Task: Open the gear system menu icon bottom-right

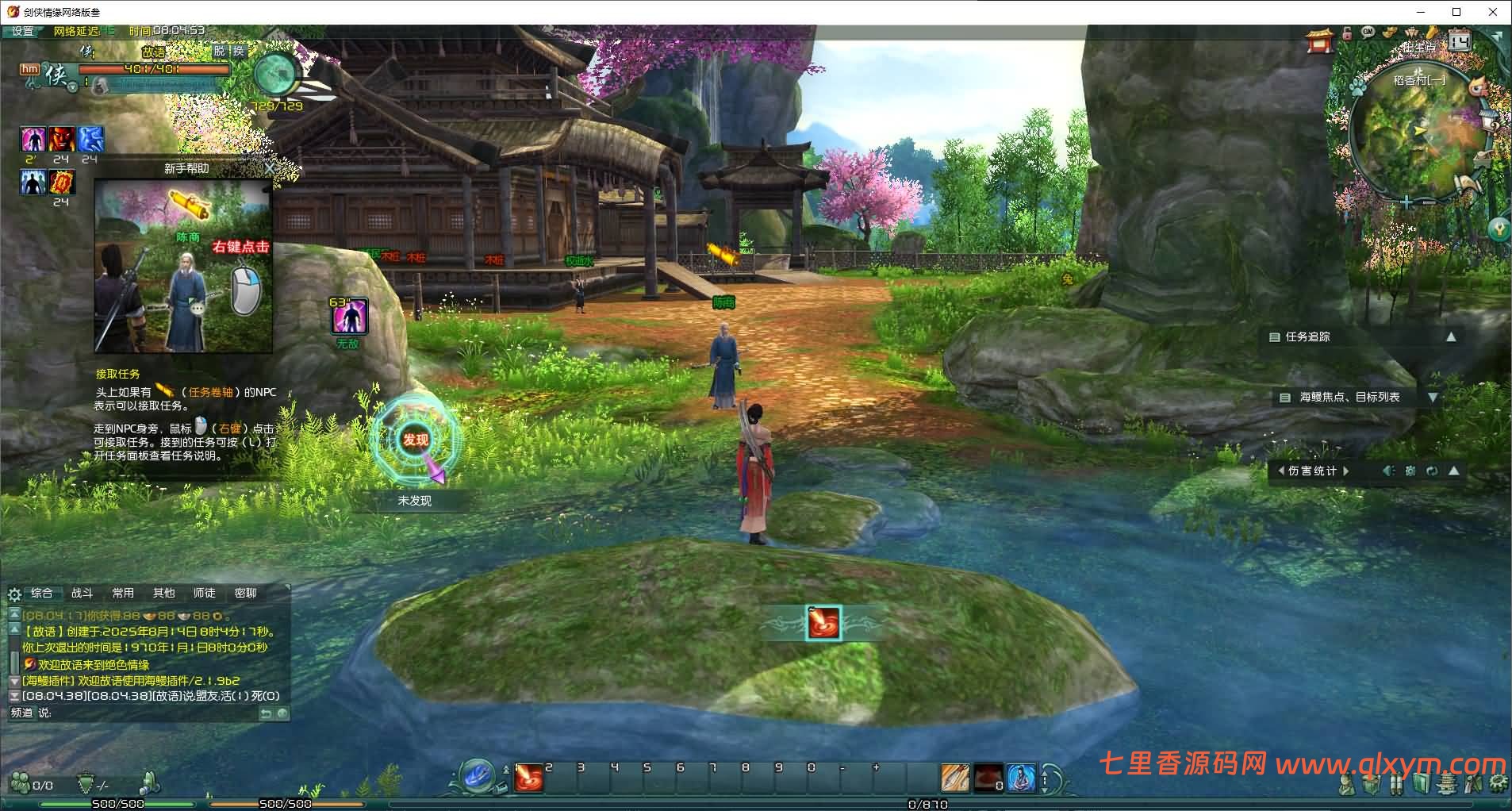Action: (x=1498, y=784)
